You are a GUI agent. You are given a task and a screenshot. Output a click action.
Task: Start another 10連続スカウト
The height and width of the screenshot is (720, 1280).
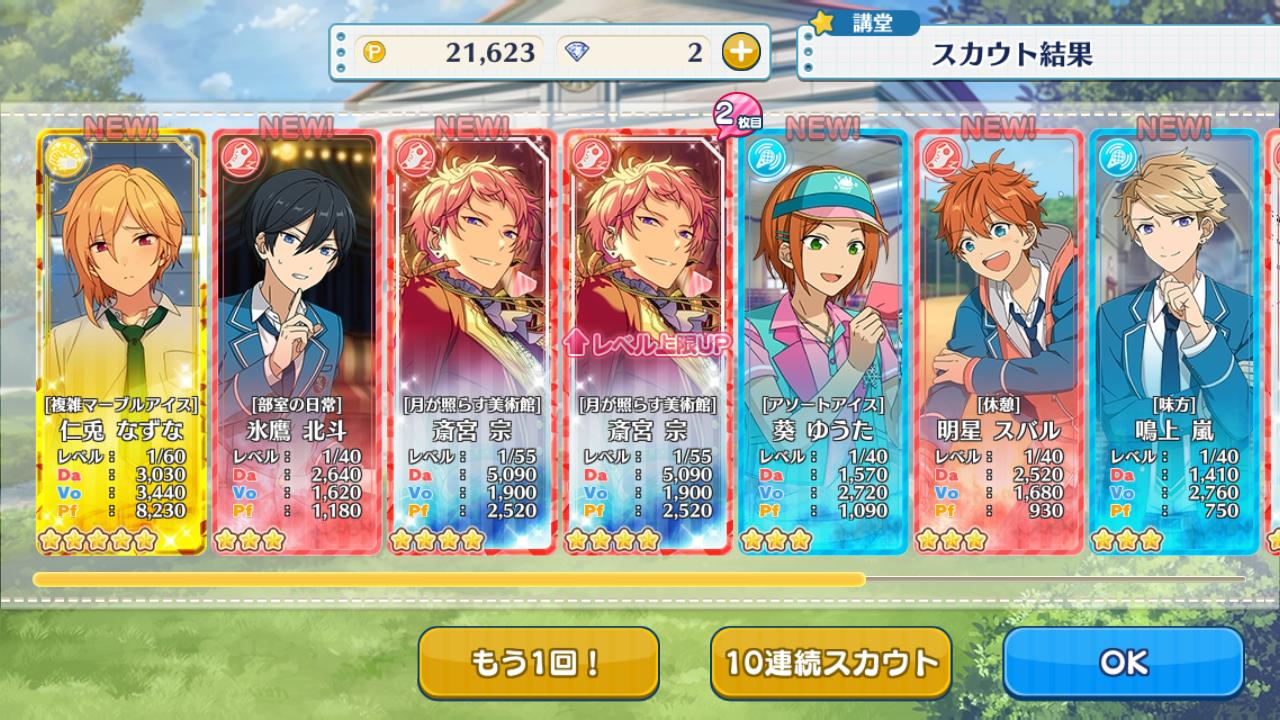[830, 662]
